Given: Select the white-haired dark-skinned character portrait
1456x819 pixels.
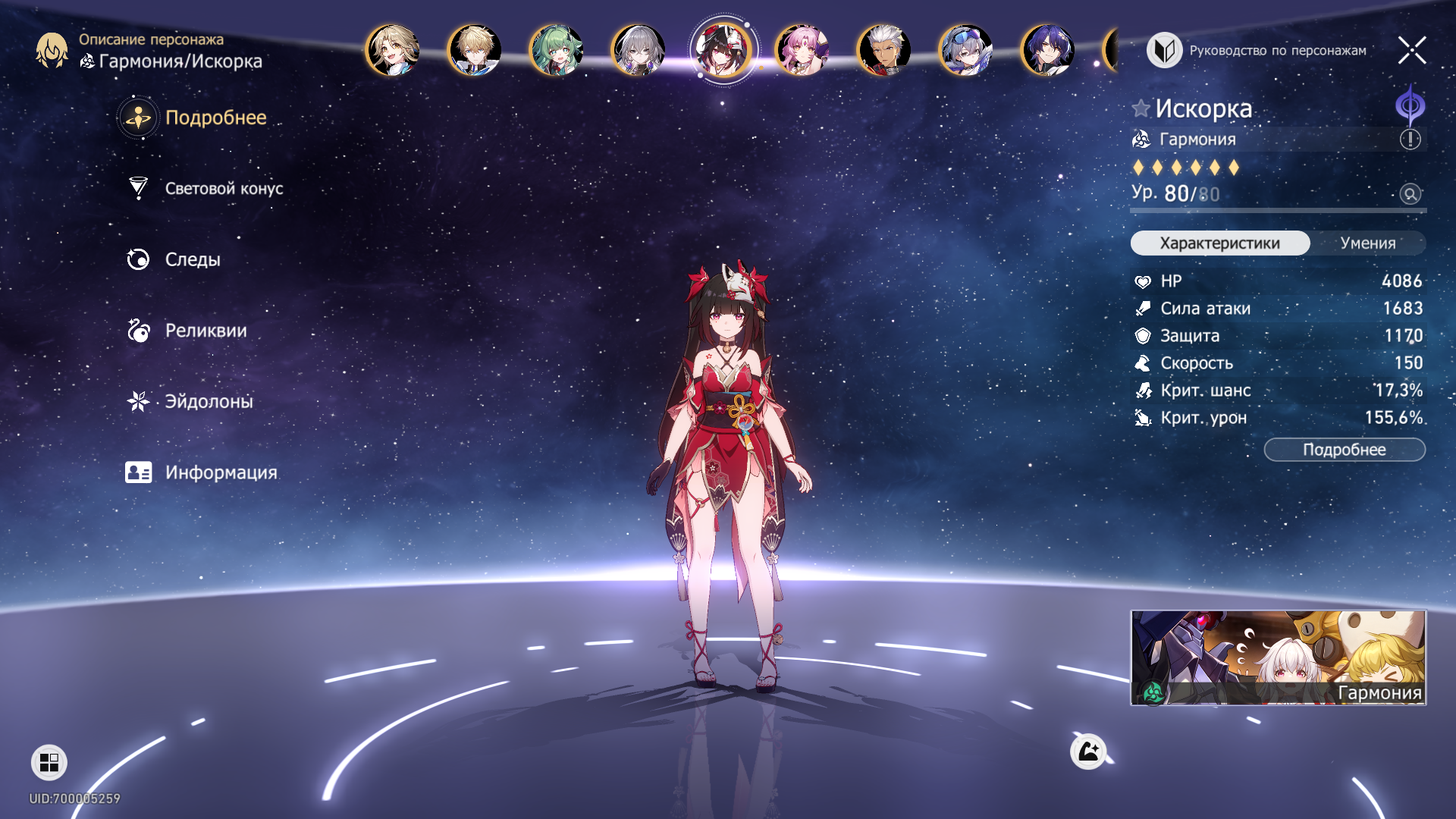Looking at the screenshot, I should click(x=883, y=51).
